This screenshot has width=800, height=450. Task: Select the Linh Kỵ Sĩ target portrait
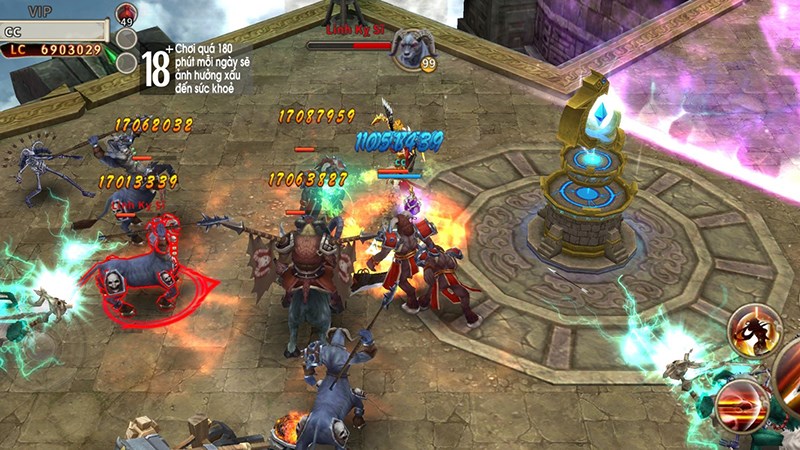pyautogui.click(x=410, y=46)
